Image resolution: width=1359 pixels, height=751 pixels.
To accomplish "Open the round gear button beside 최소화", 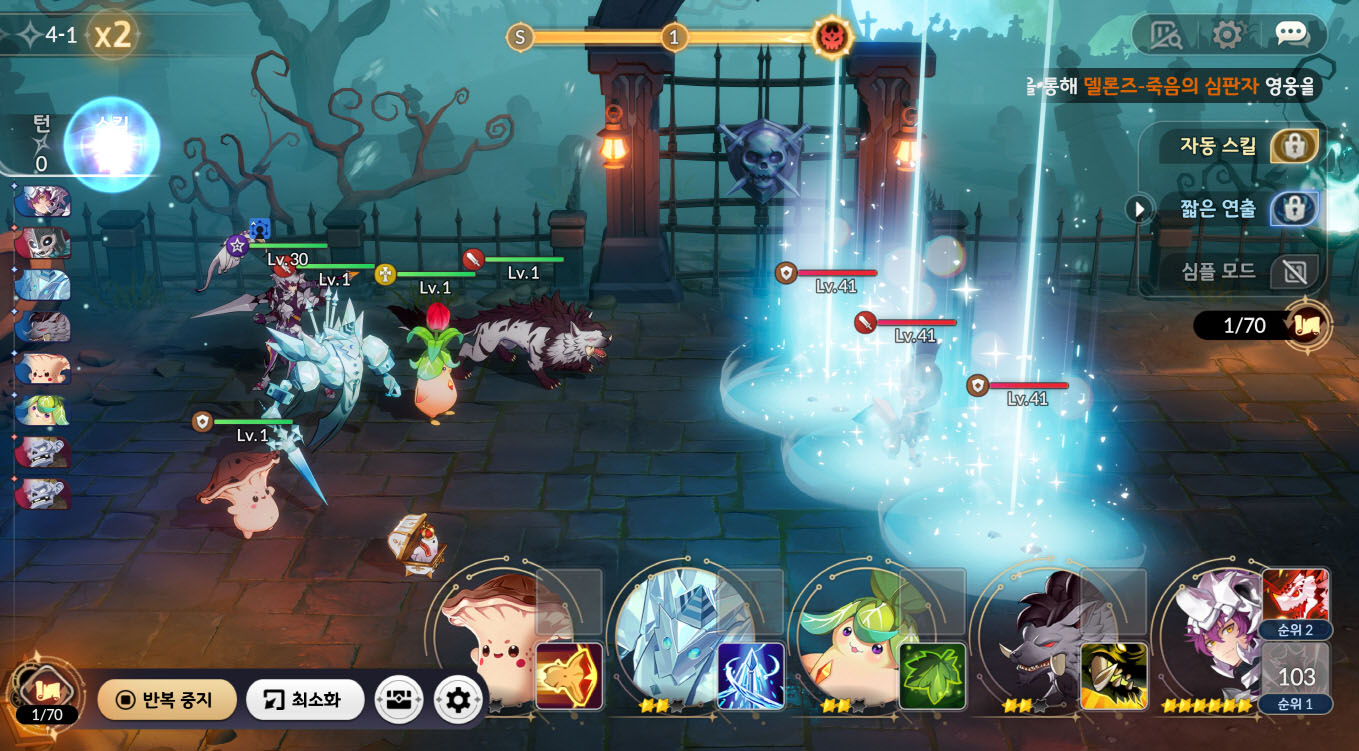I will tap(458, 700).
